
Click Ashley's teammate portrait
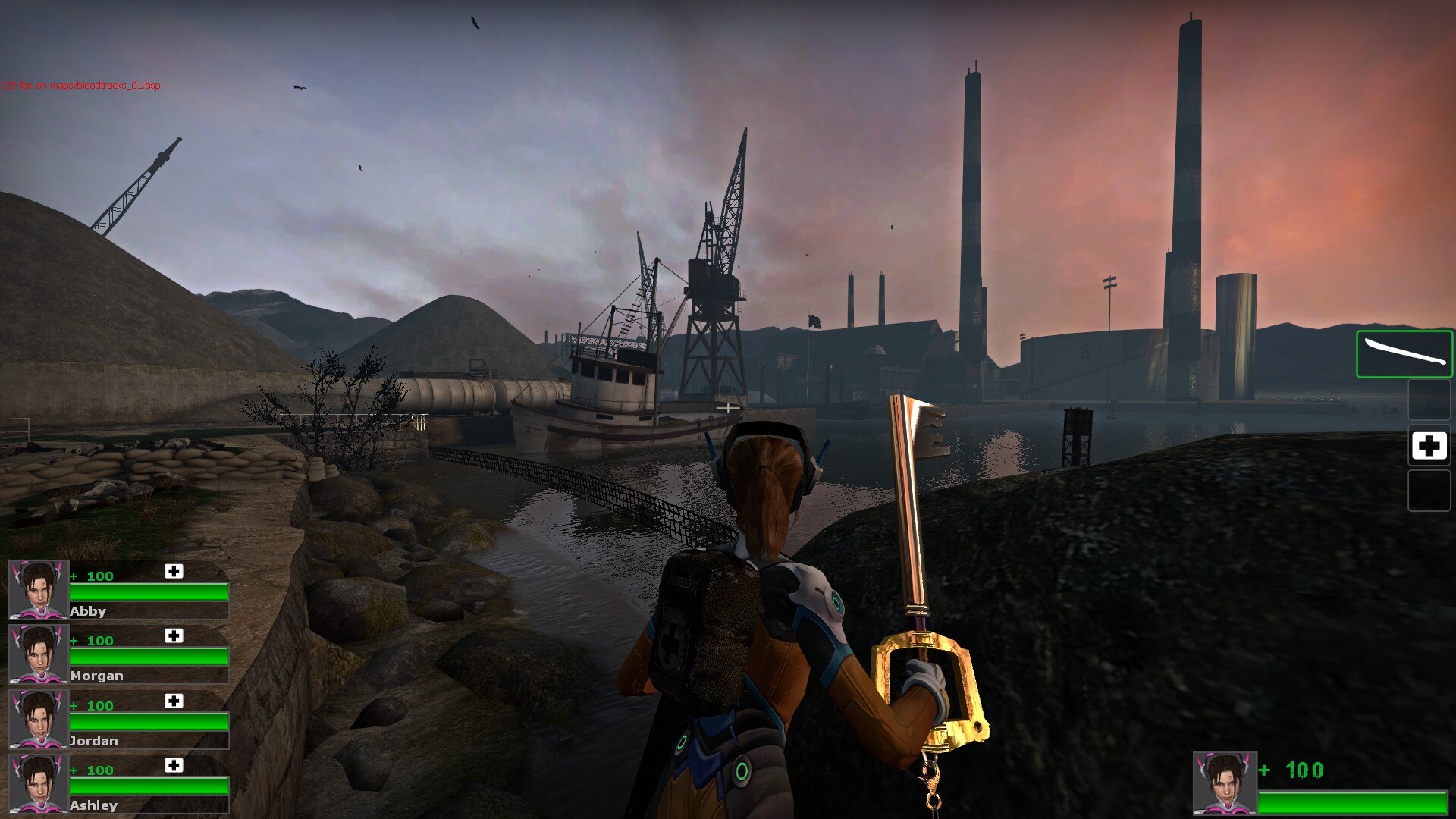coord(38,783)
